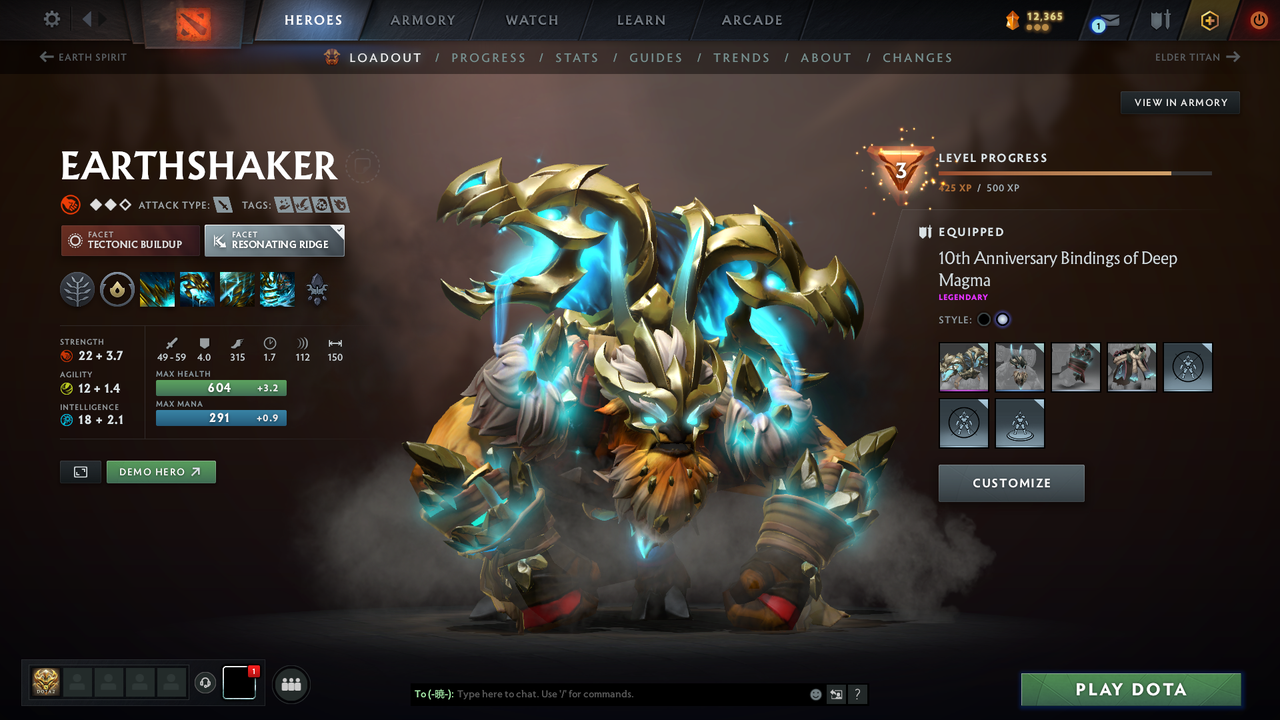Select the first equipped item thumbnail
The image size is (1280, 720).
[963, 367]
